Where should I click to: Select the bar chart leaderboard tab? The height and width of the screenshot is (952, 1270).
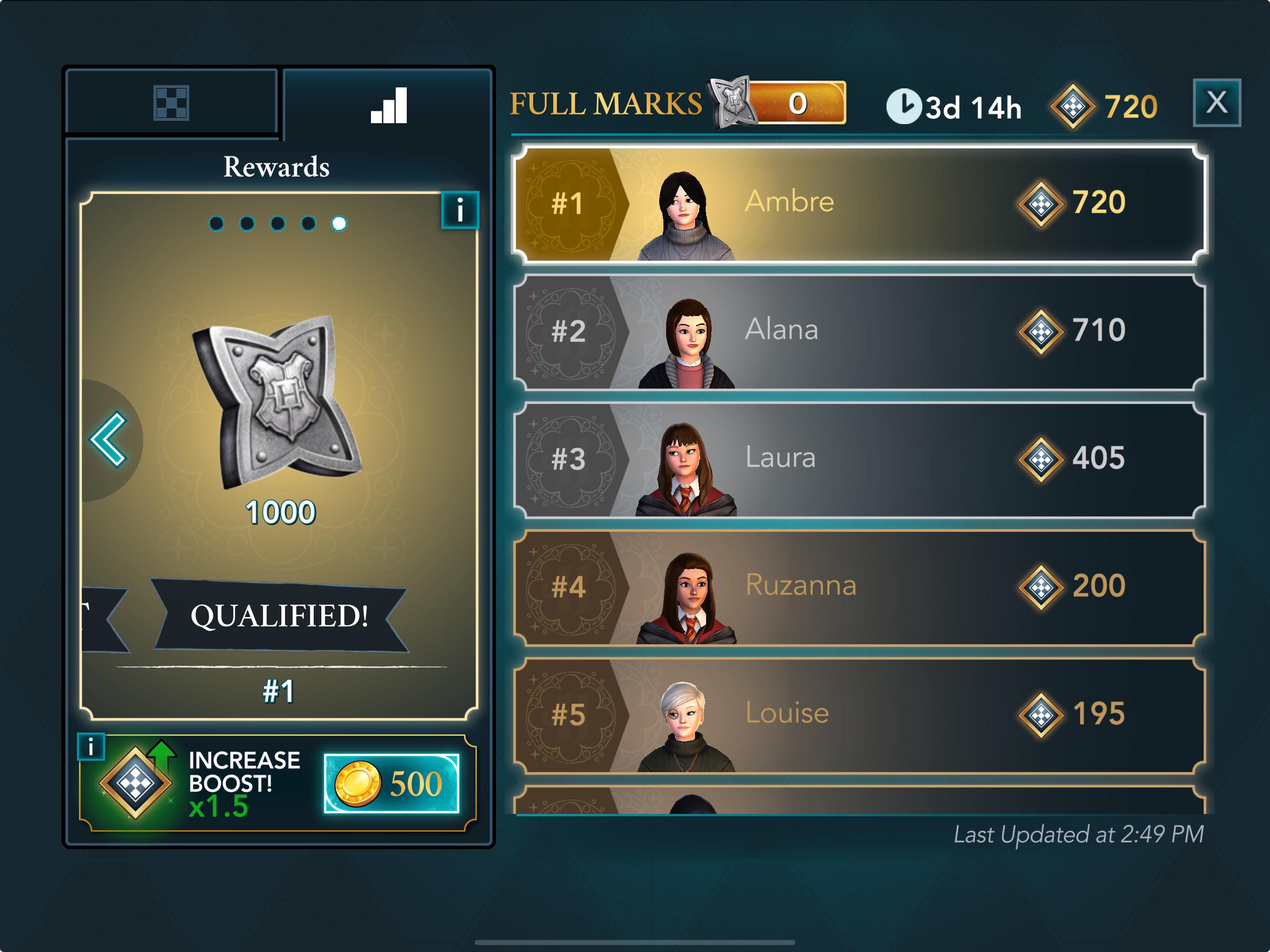click(x=389, y=105)
